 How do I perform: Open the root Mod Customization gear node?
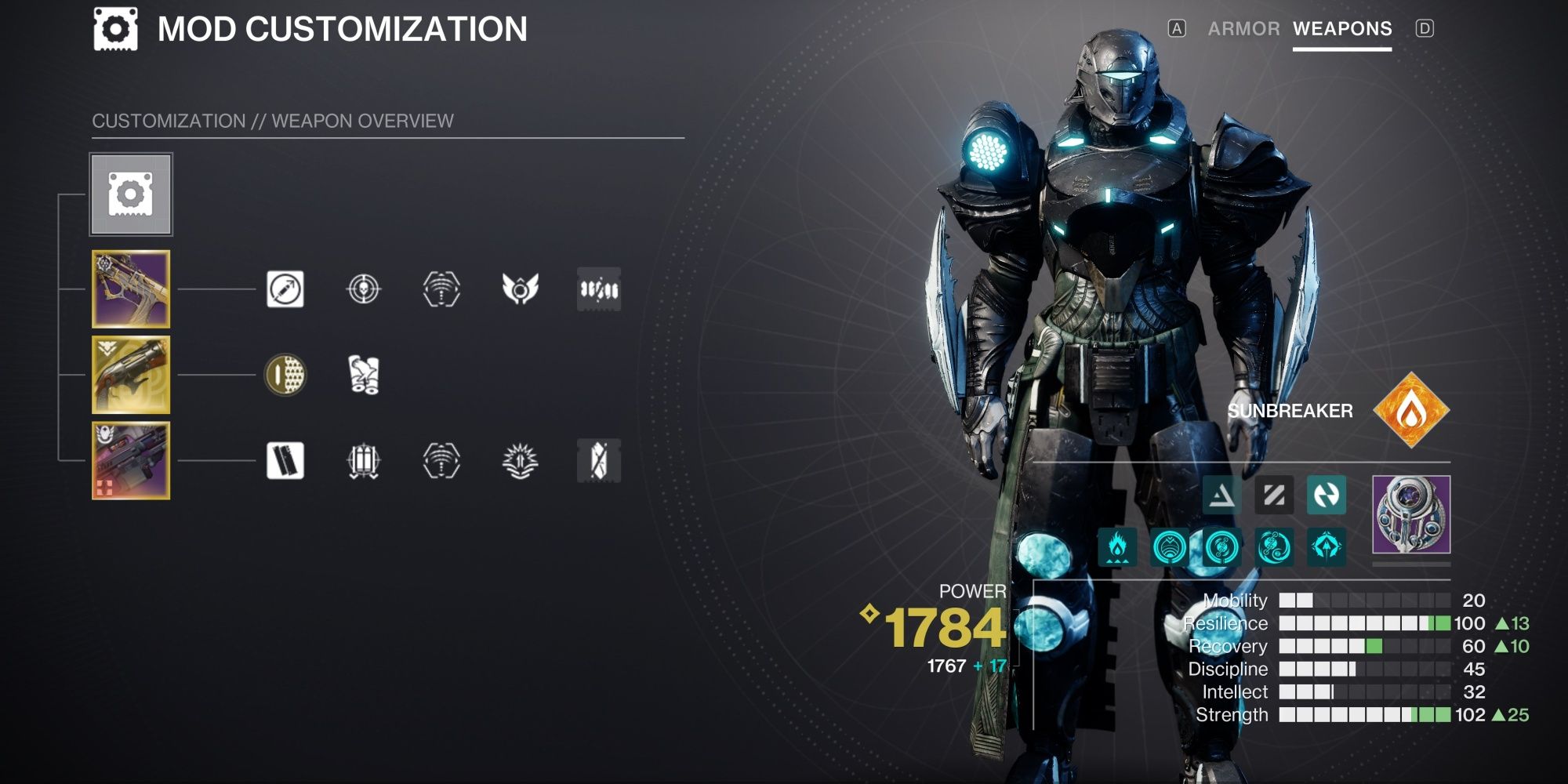point(130,195)
